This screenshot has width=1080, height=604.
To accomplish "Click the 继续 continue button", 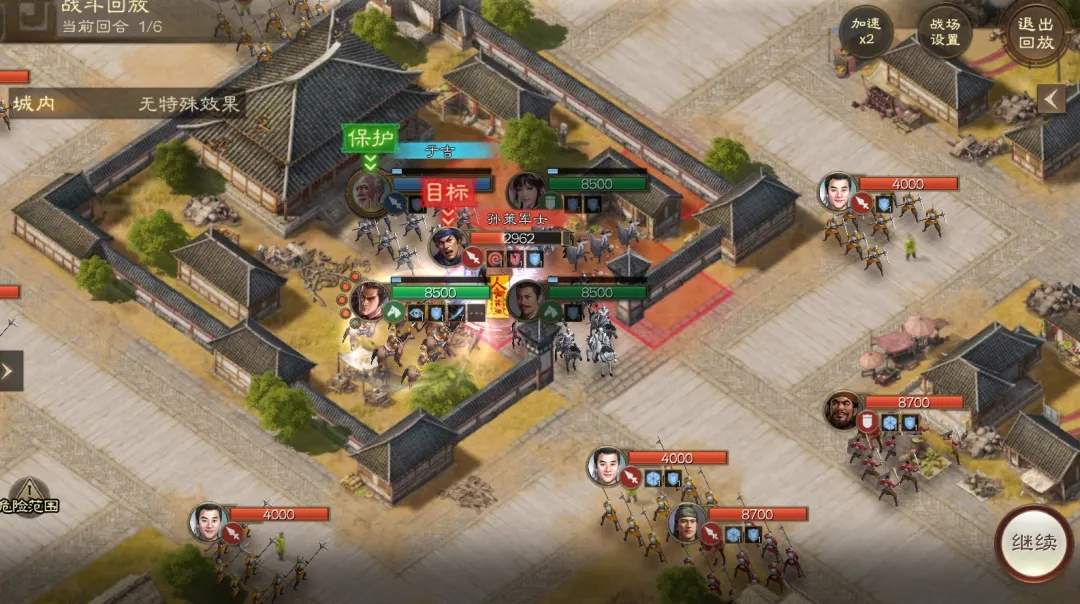I will tap(1033, 544).
